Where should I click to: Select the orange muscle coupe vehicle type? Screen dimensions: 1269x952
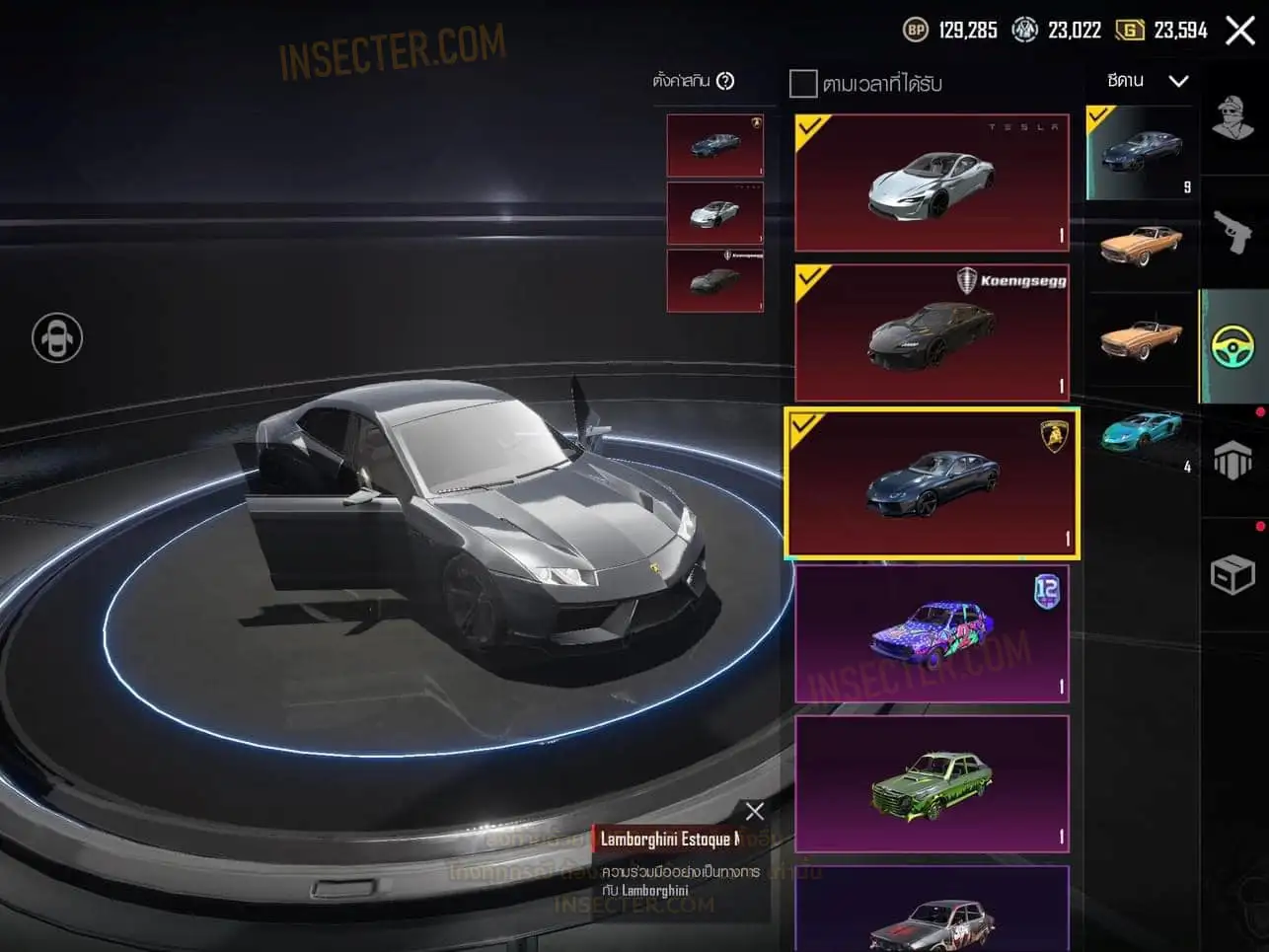(1141, 245)
